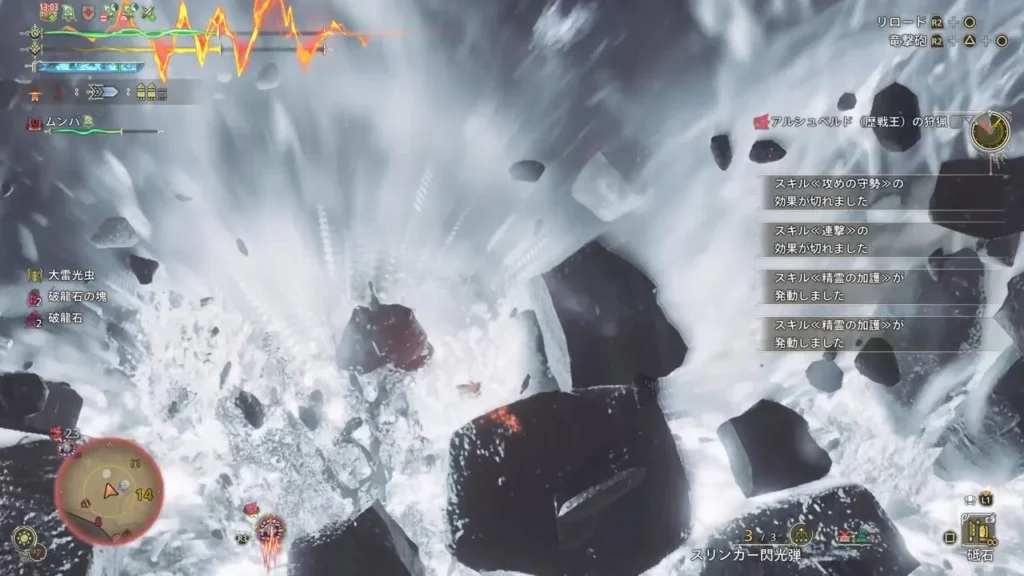This screenshot has width=1024, height=576.
Task: Click the quest timer clock icon
Action: [988, 131]
